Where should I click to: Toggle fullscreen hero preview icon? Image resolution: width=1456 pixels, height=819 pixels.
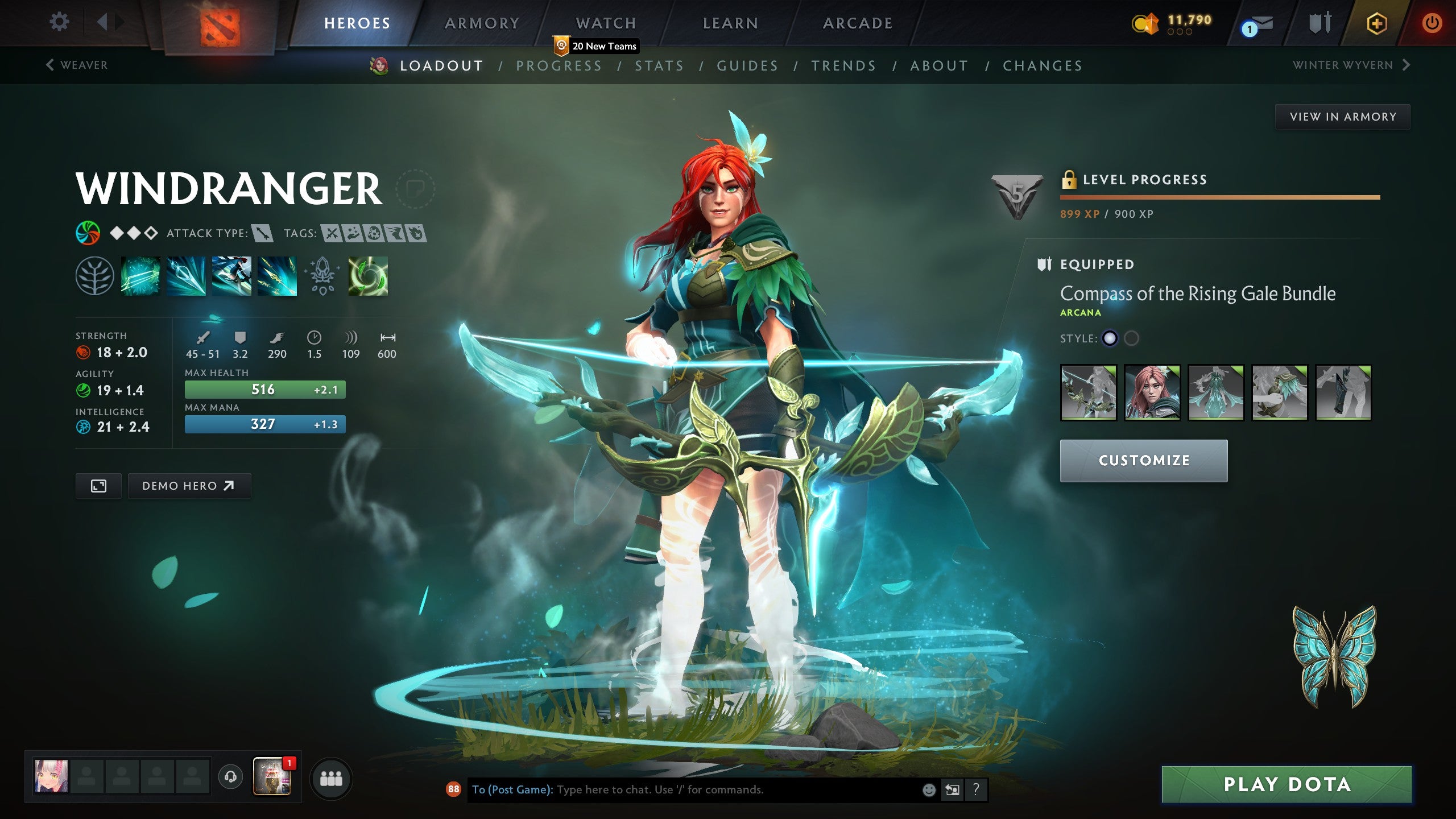pyautogui.click(x=98, y=486)
